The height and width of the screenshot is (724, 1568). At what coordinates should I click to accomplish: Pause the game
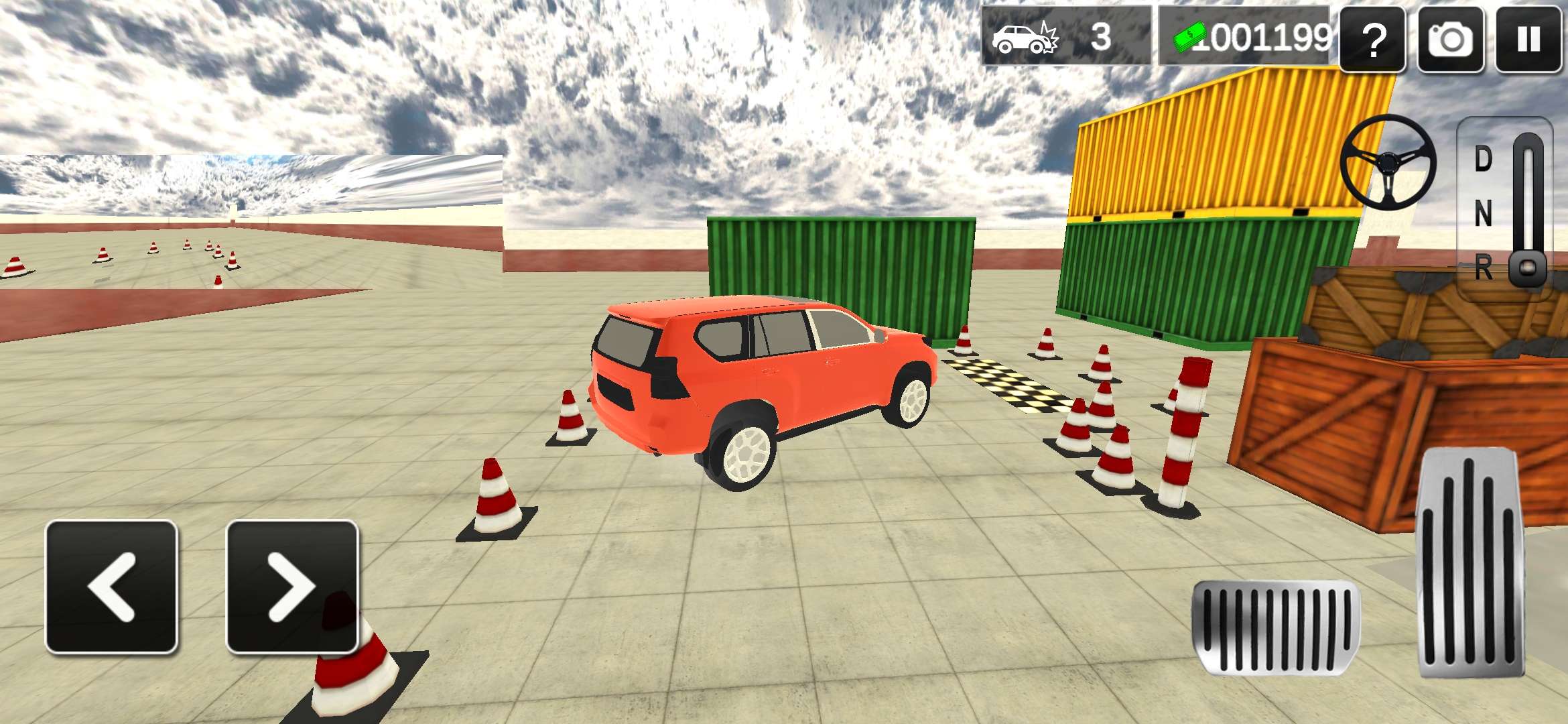pos(1528,39)
